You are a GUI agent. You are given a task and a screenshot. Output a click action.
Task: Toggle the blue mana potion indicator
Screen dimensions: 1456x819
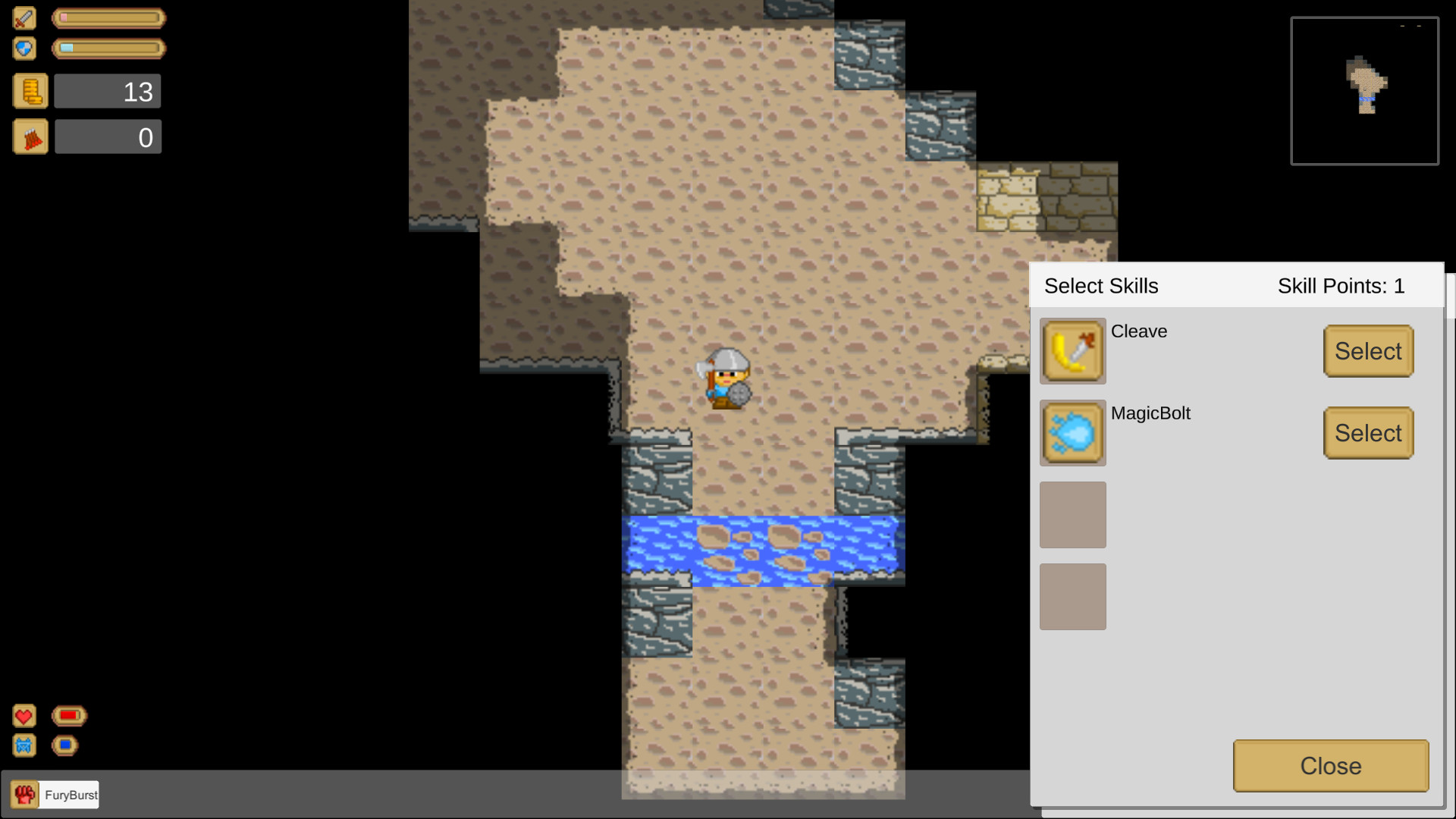click(64, 745)
